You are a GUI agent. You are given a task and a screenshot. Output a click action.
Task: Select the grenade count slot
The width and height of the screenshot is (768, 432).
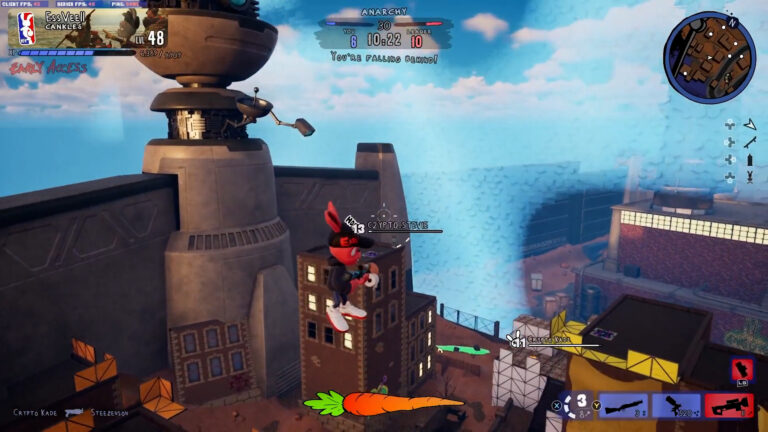point(579,404)
